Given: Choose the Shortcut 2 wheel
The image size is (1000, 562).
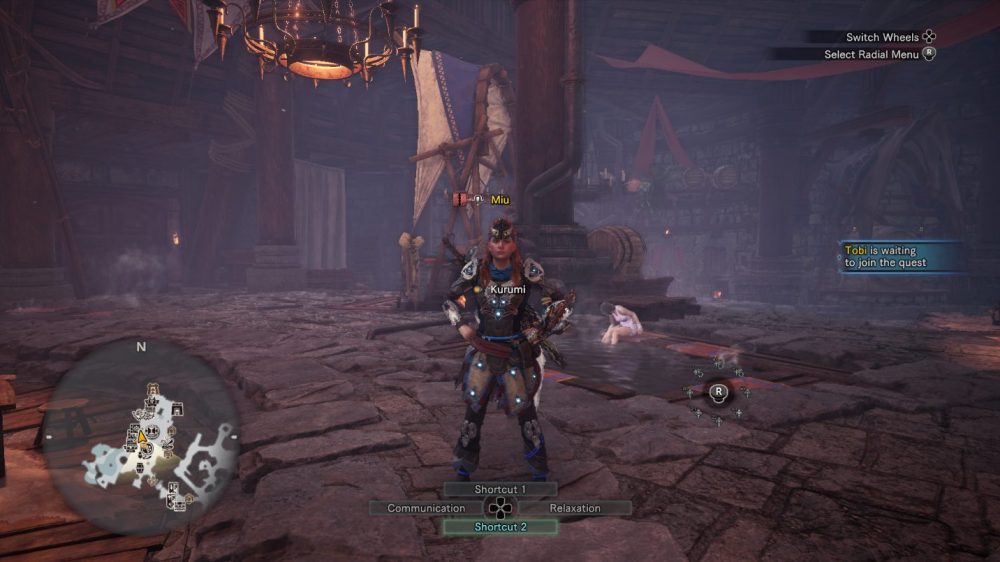Looking at the screenshot, I should click(500, 527).
